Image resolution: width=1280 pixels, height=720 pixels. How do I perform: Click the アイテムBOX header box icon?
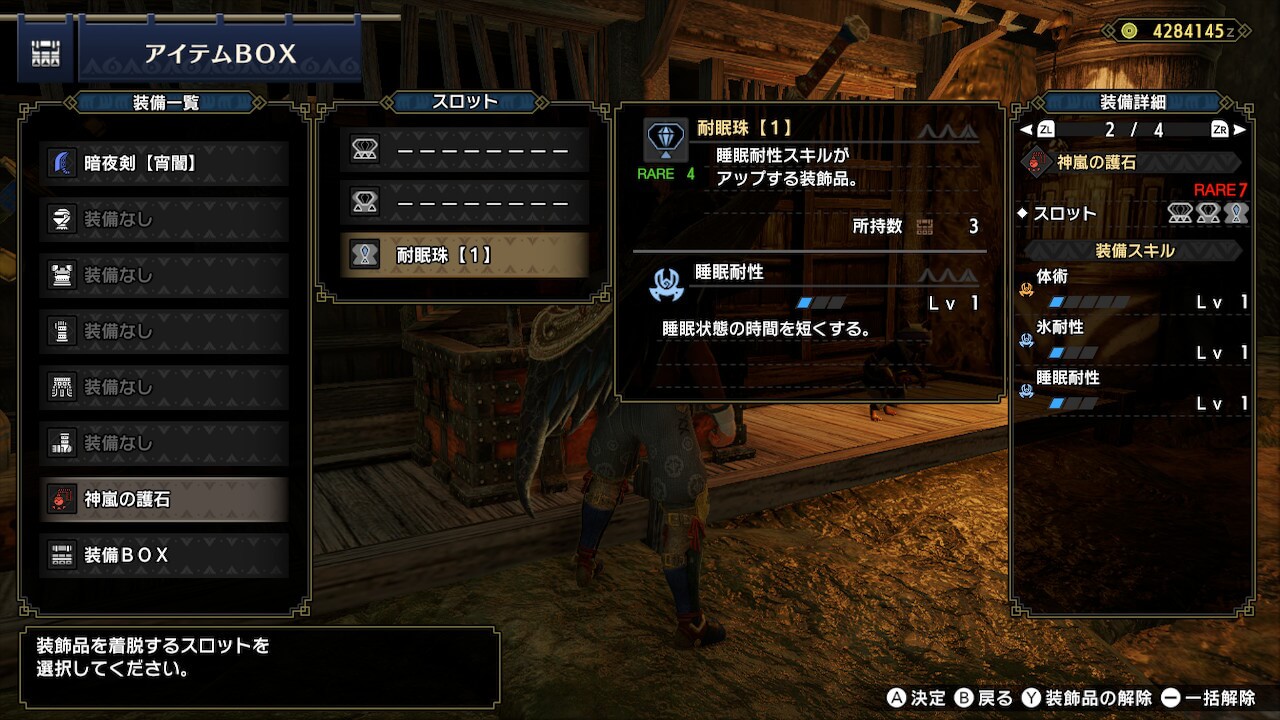(x=44, y=54)
